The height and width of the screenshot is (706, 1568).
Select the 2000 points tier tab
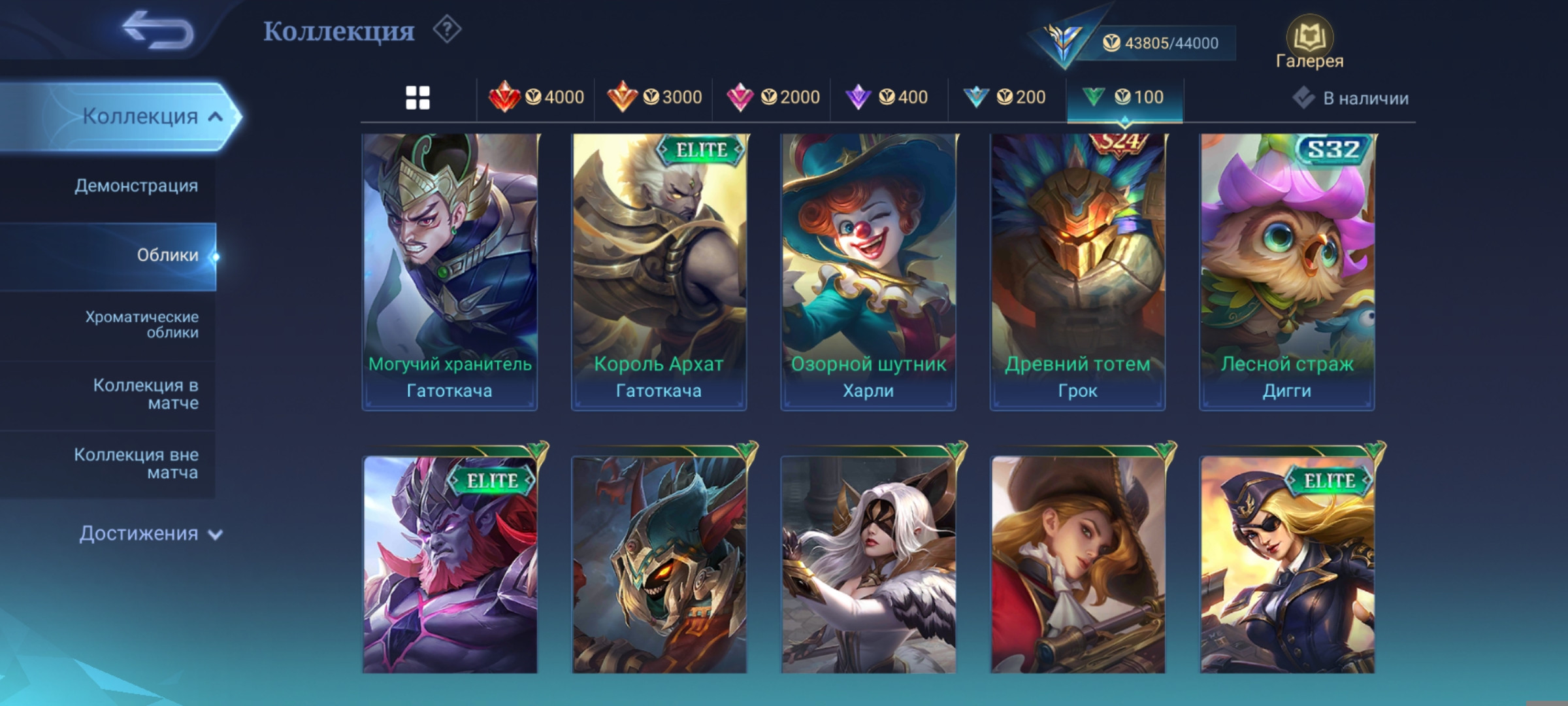point(773,98)
